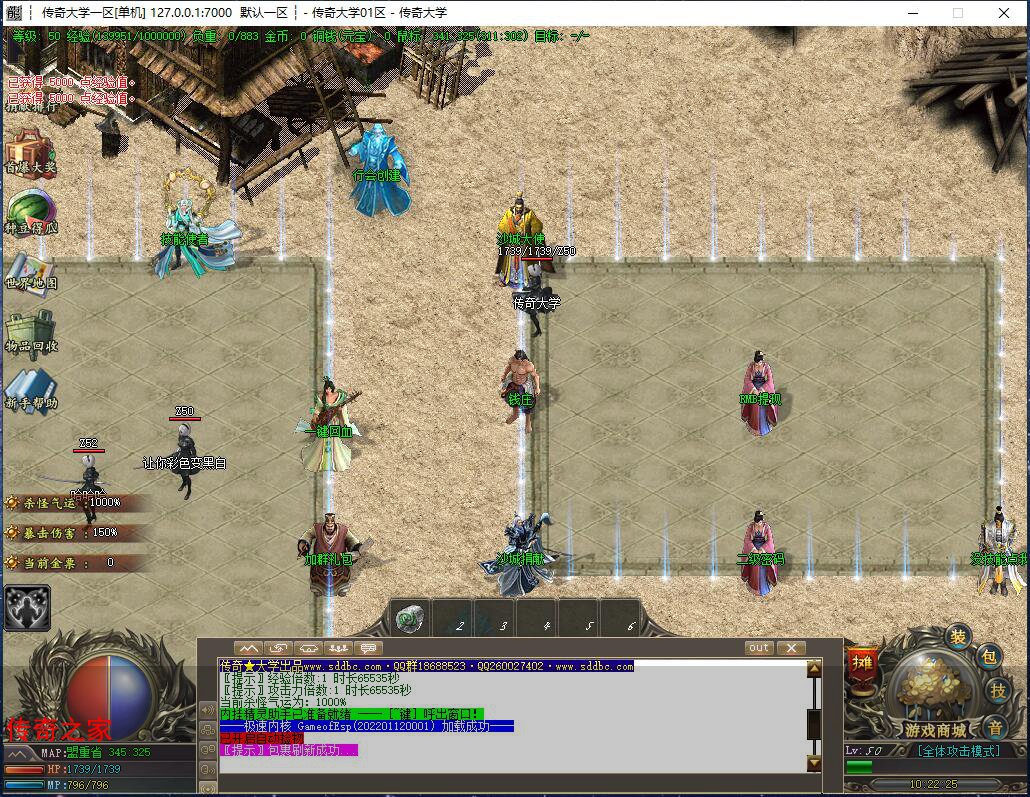Open the 游戏商城 game shop
The image size is (1030, 797).
(x=936, y=700)
